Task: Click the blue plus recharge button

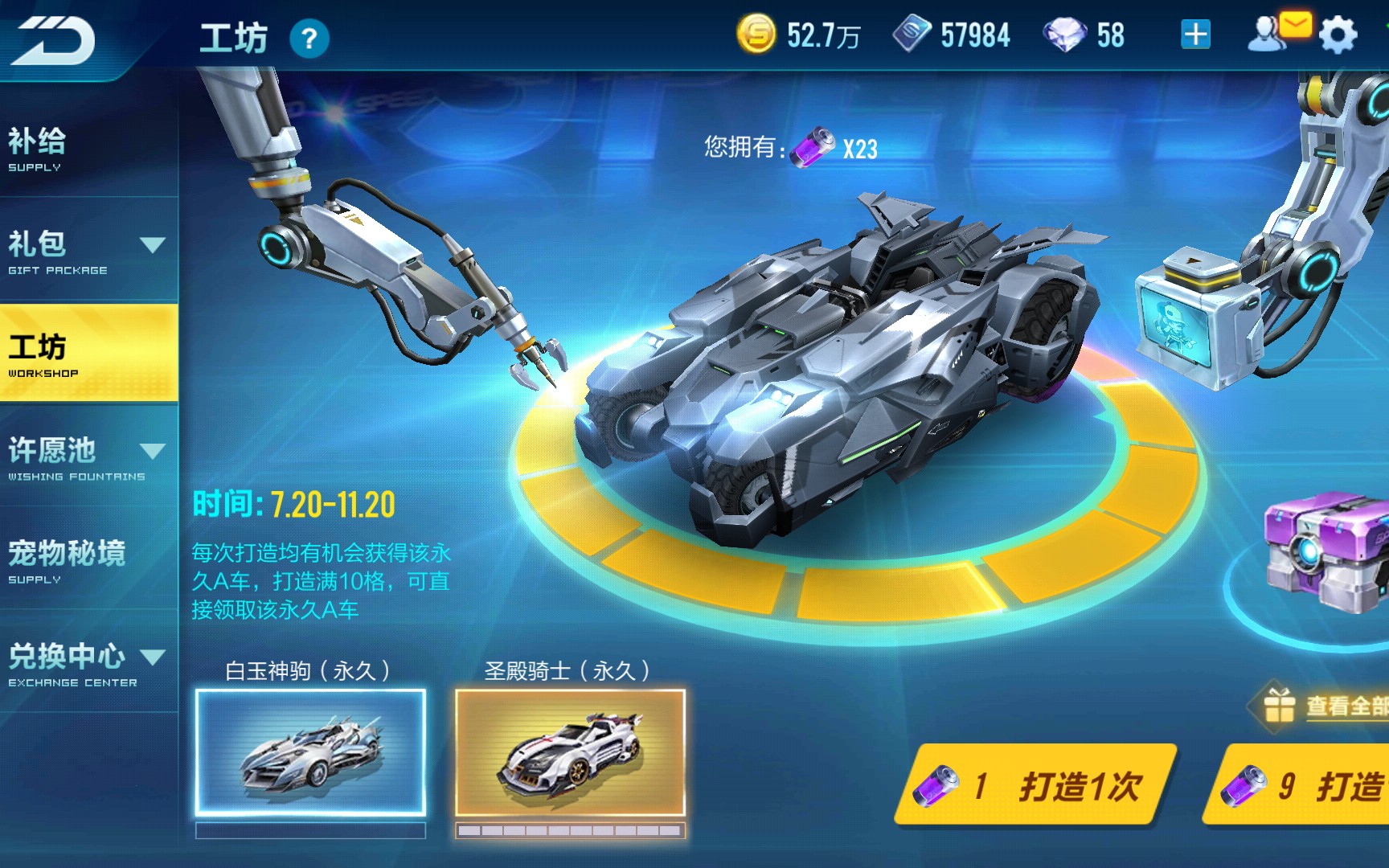Action: click(x=1195, y=34)
